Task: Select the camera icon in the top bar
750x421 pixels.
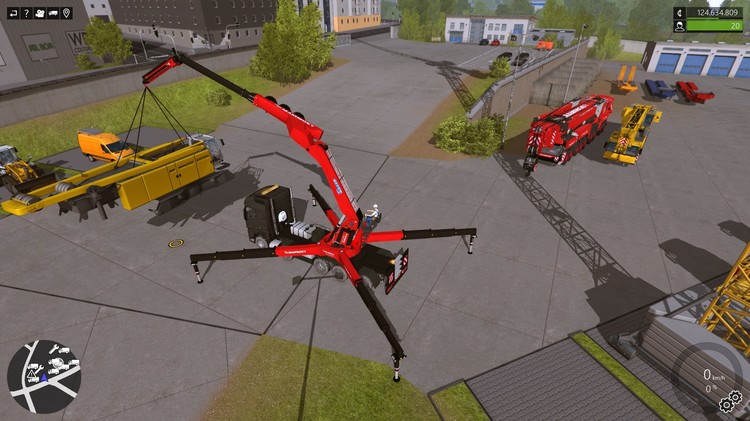Action: (39, 13)
